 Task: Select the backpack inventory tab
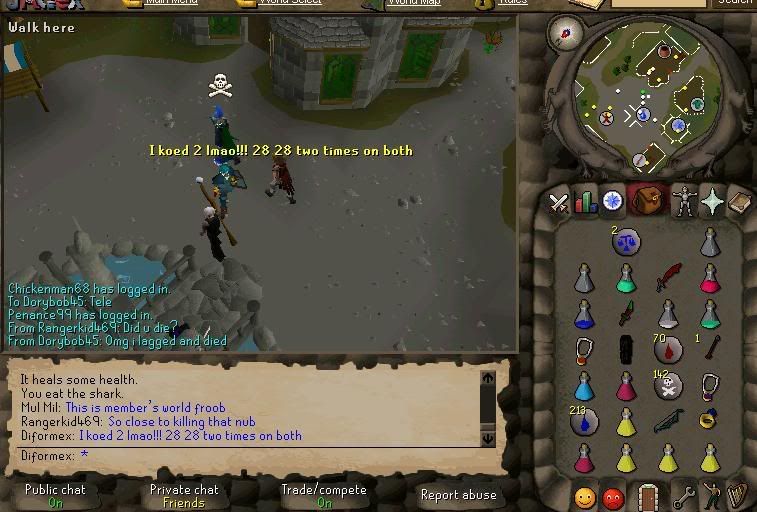[x=648, y=201]
